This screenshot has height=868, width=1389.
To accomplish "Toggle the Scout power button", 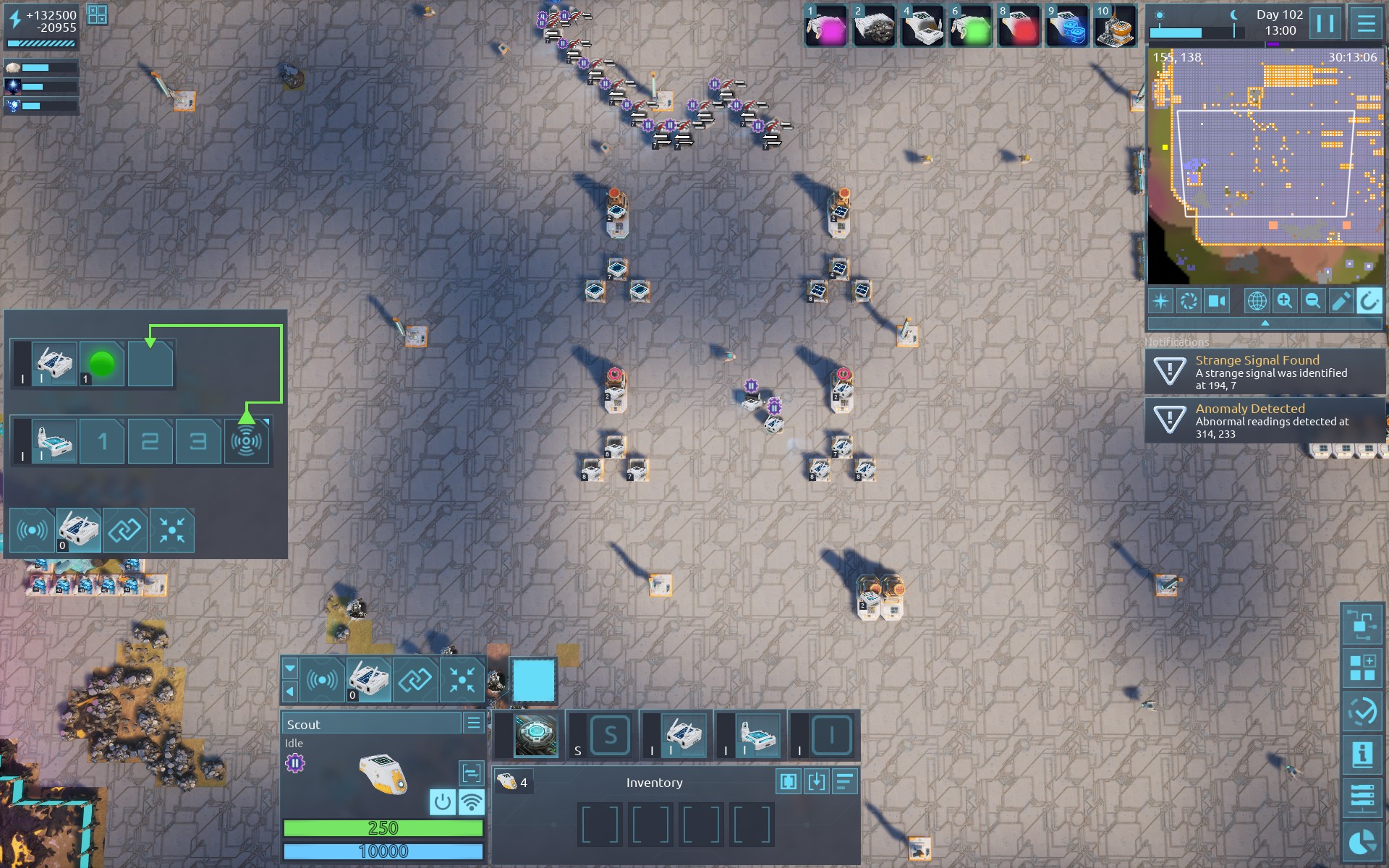I will [x=443, y=802].
